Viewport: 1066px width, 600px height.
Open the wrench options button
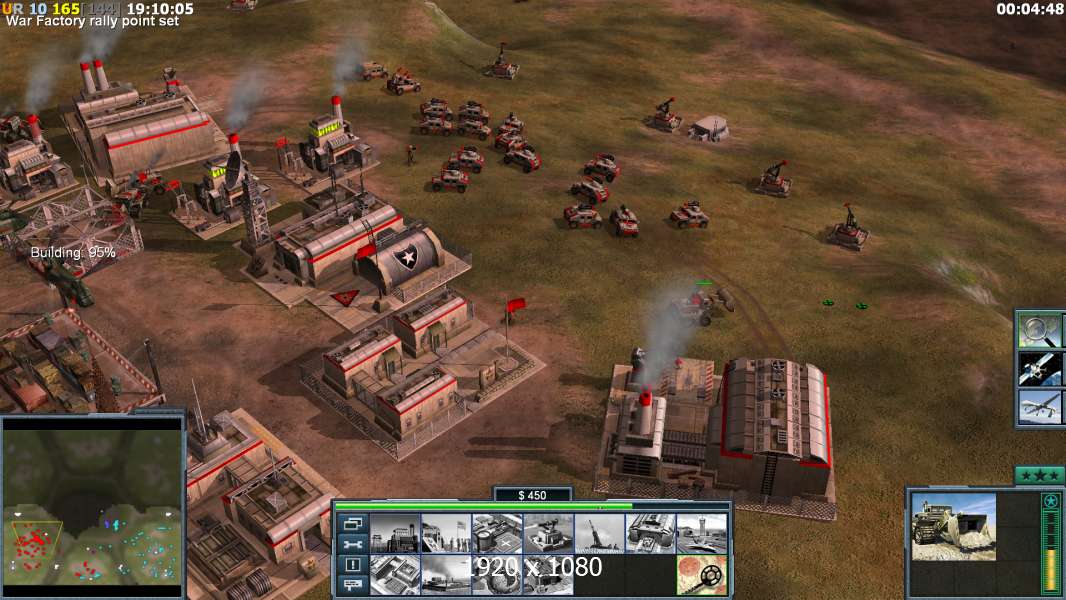click(351, 545)
